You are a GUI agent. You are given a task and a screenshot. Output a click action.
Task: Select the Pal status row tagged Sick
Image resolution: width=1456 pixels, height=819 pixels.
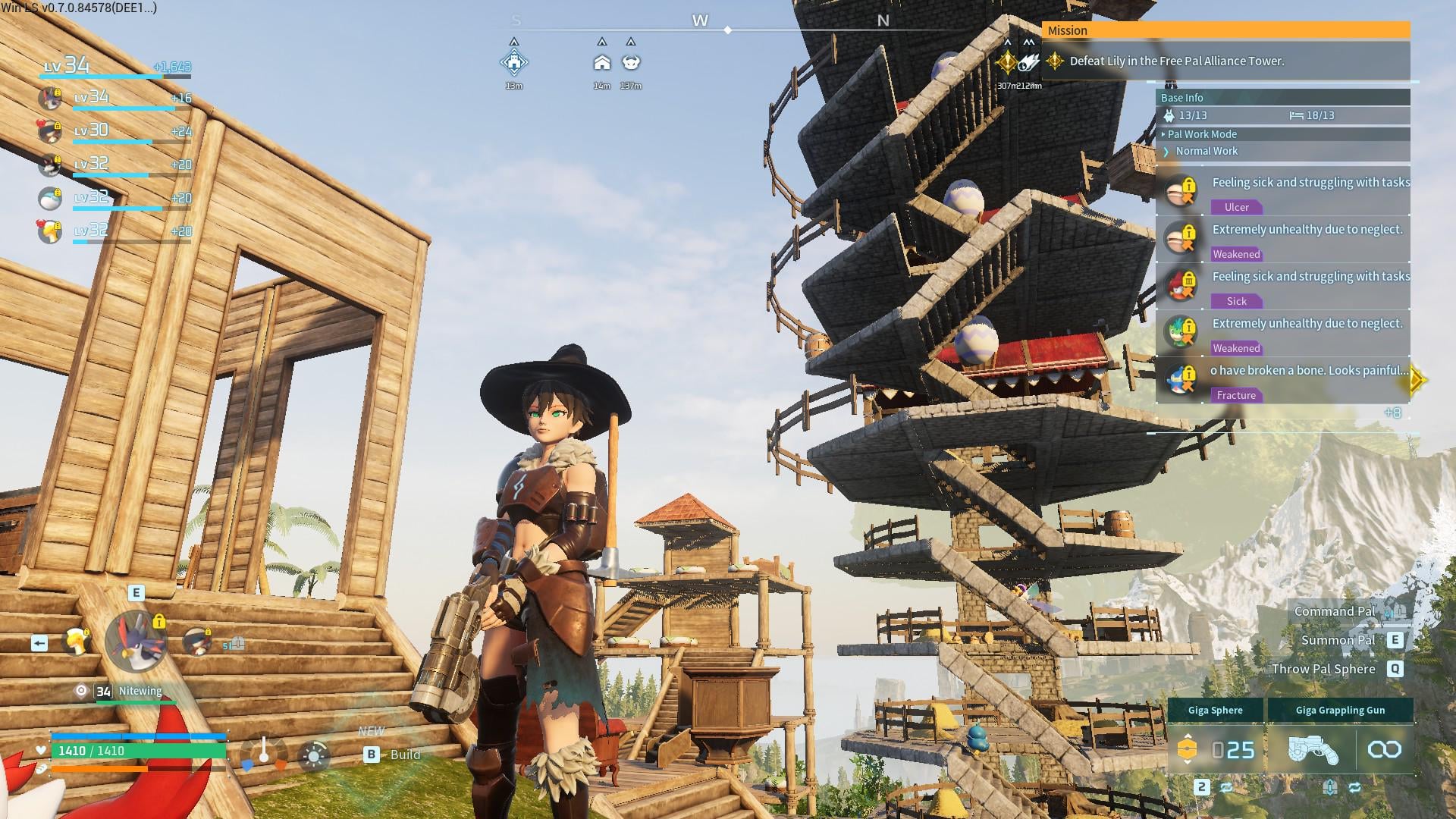coord(1283,286)
